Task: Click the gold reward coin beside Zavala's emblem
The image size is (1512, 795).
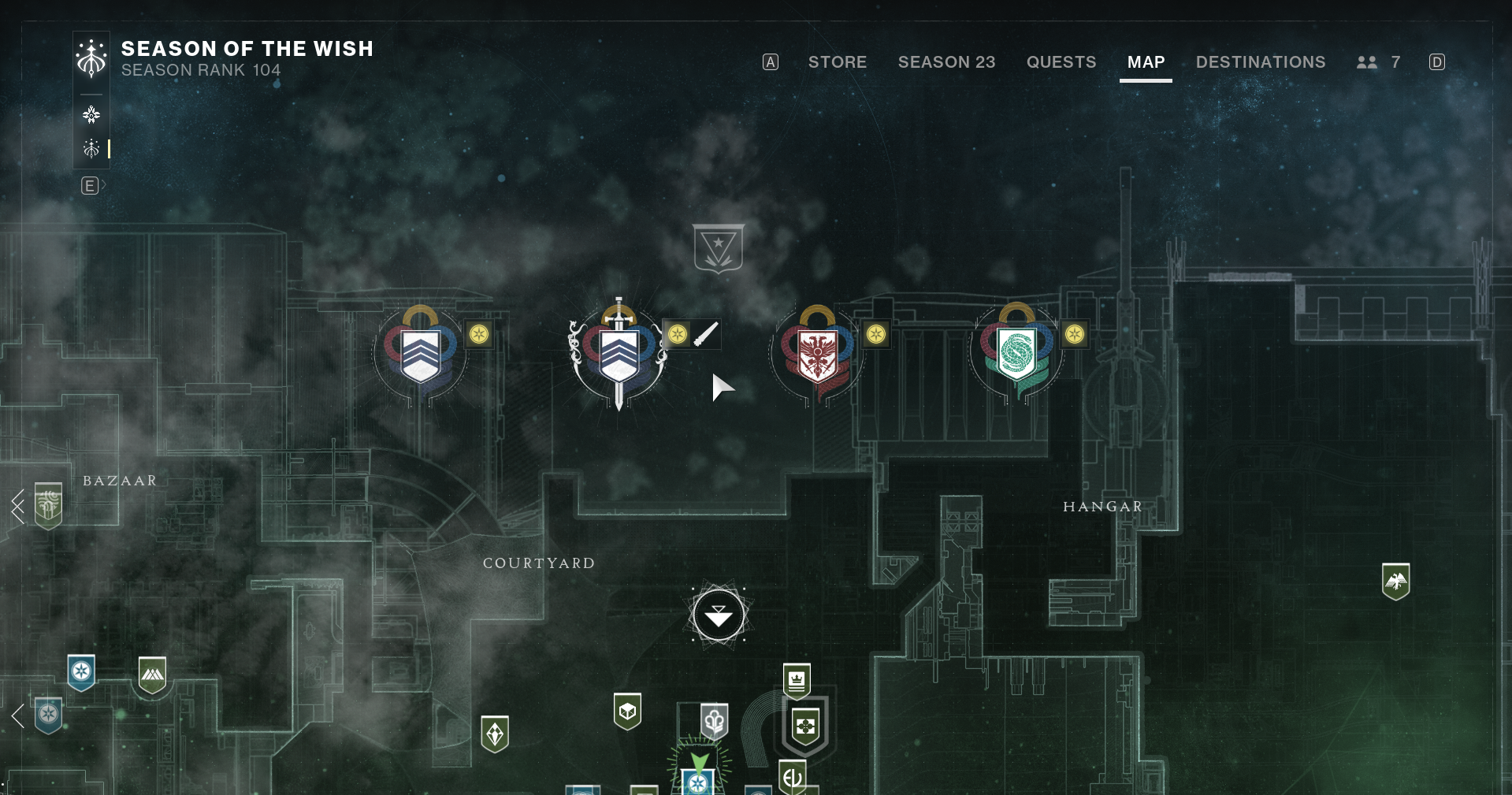Action: click(x=479, y=334)
